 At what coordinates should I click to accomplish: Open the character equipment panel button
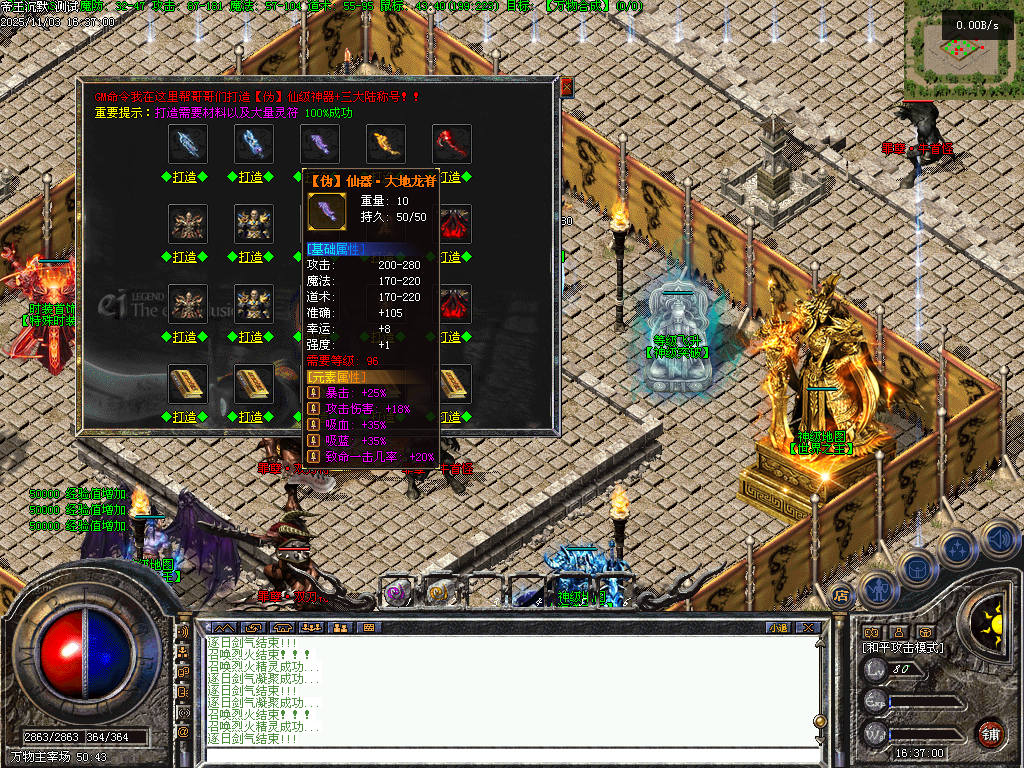877,588
